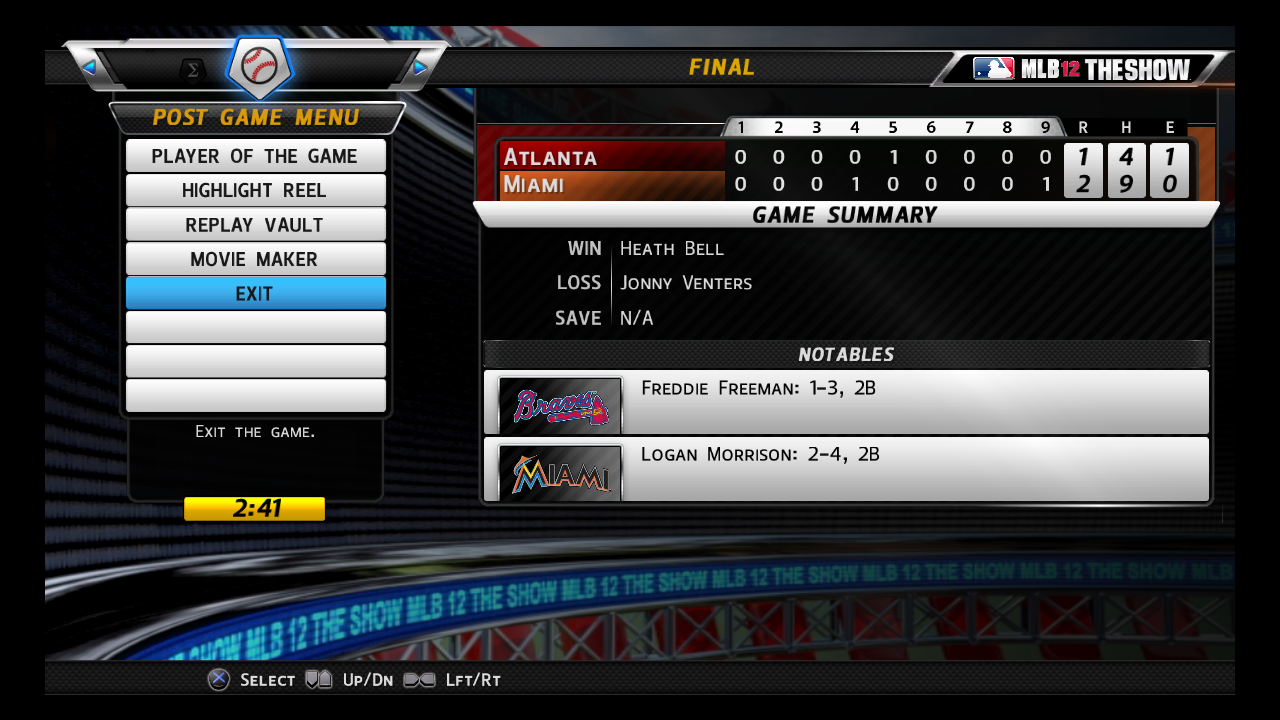Select the Freddie Freeman notable row
1280x720 pixels.
(x=846, y=402)
